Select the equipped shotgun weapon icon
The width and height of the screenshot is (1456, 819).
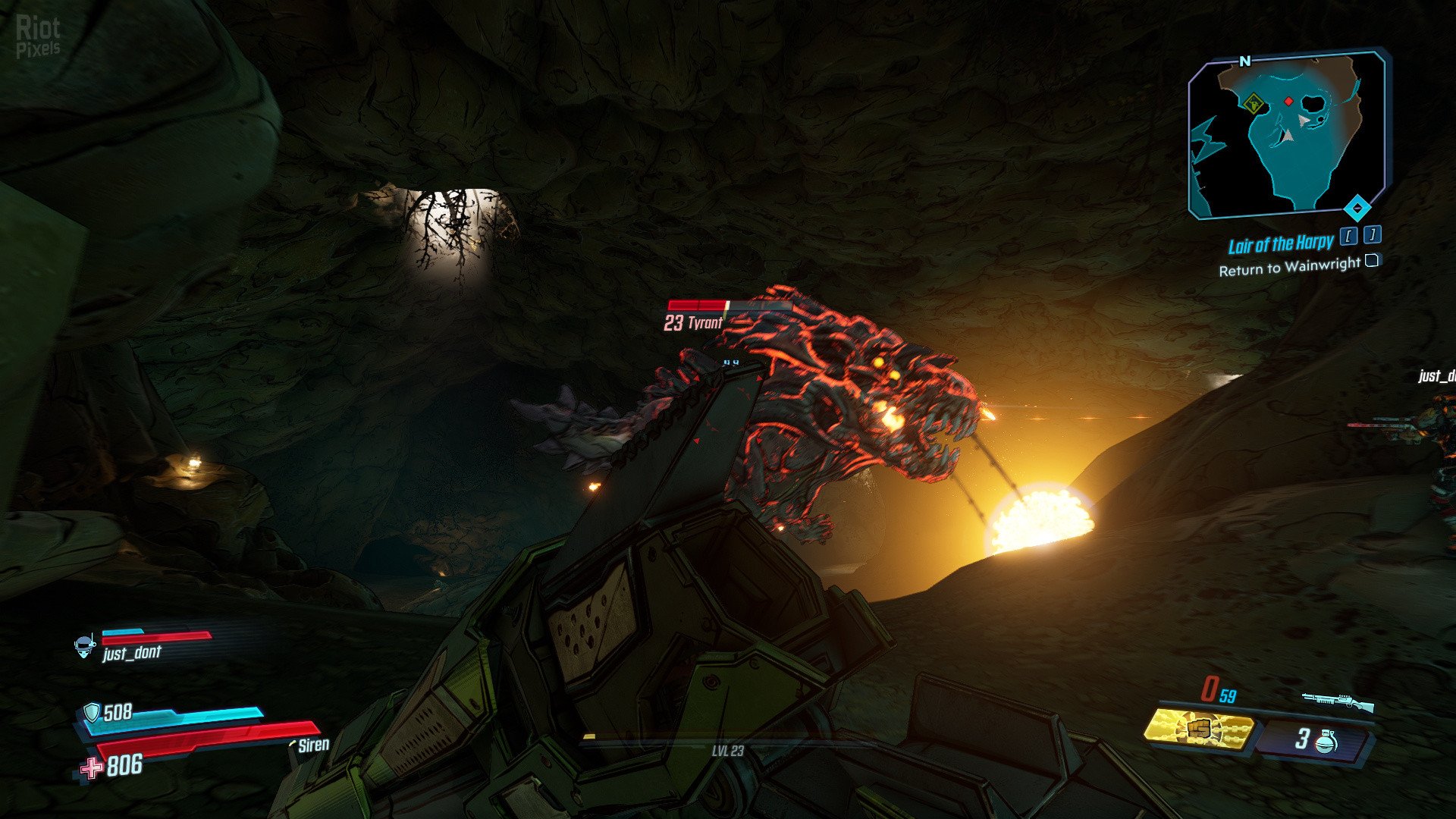[x=1338, y=701]
